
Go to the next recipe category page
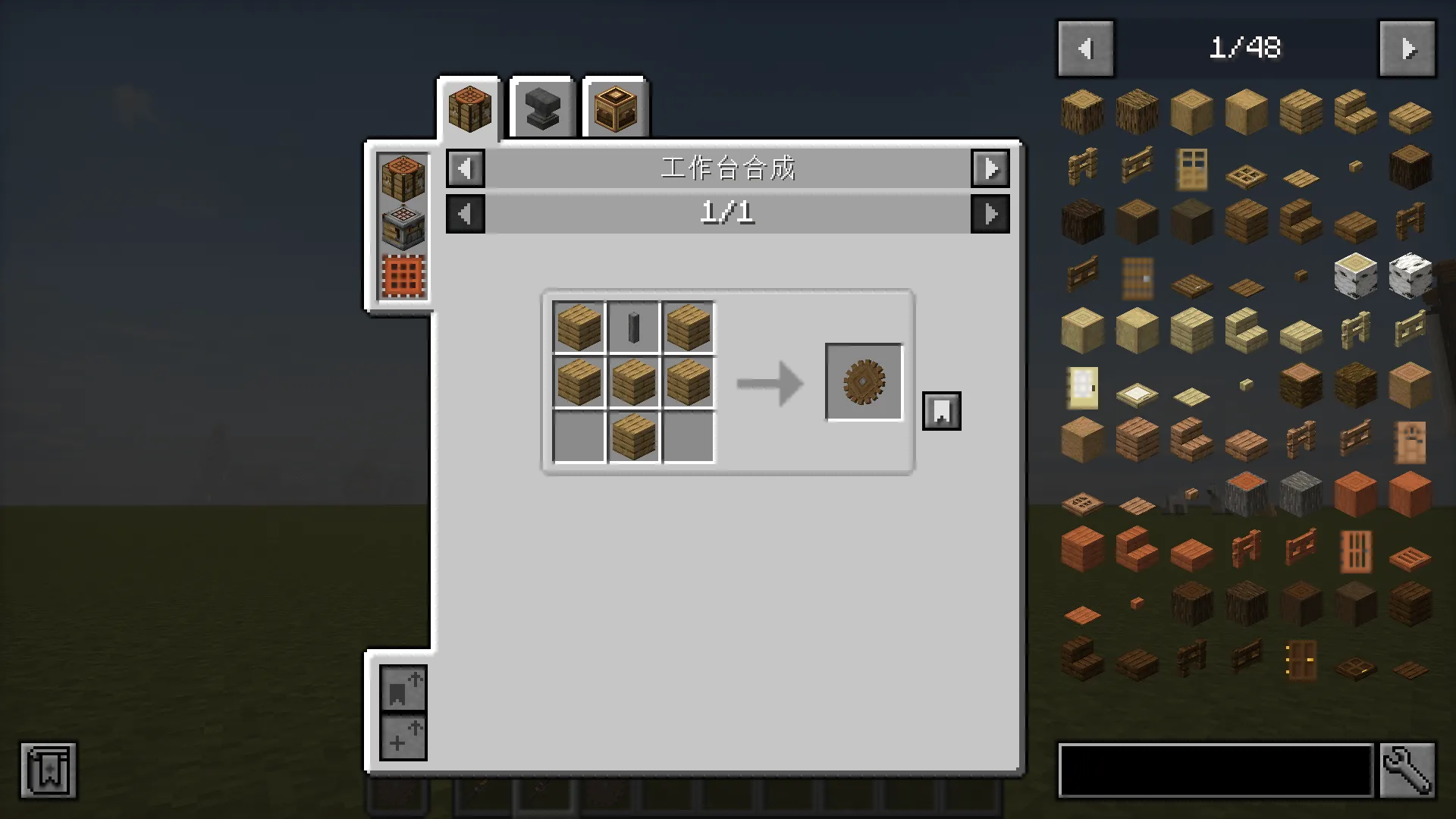tap(990, 168)
